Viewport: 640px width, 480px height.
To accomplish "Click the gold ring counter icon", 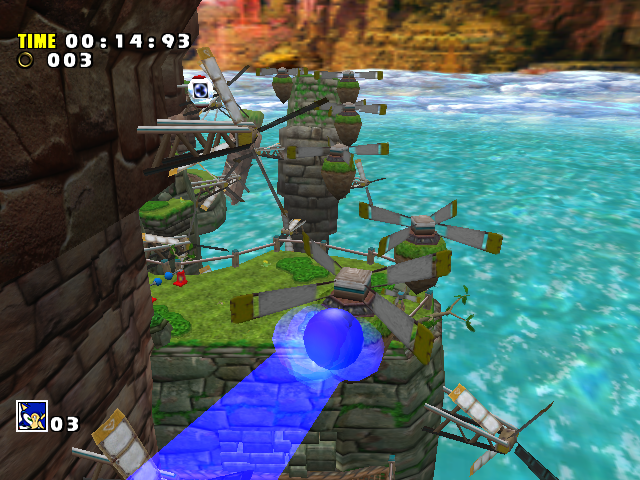I will (26, 60).
